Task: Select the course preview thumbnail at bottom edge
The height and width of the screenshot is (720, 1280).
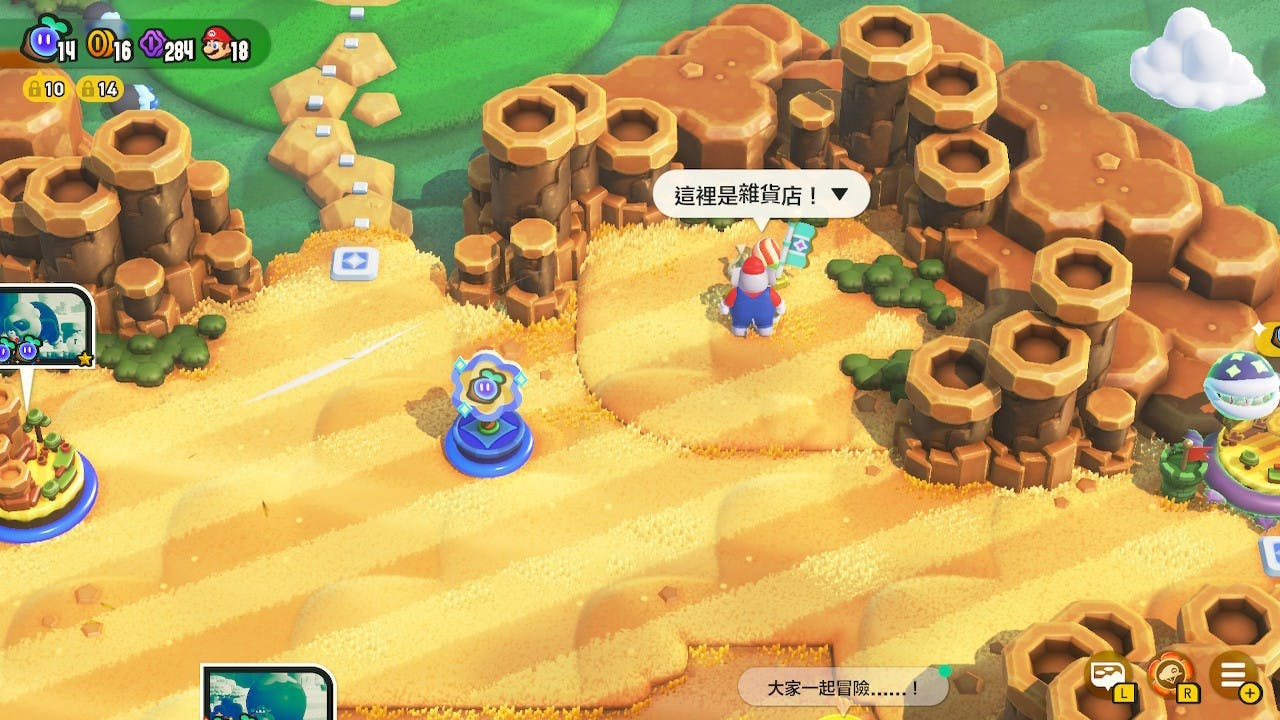Action: [x=268, y=695]
